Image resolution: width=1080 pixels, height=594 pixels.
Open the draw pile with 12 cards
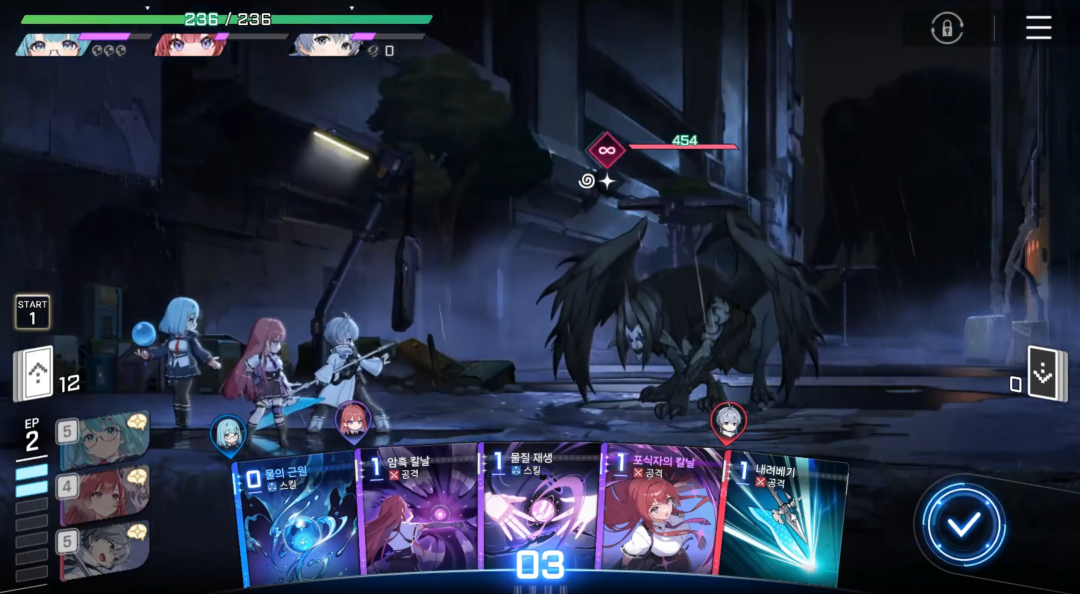point(36,374)
